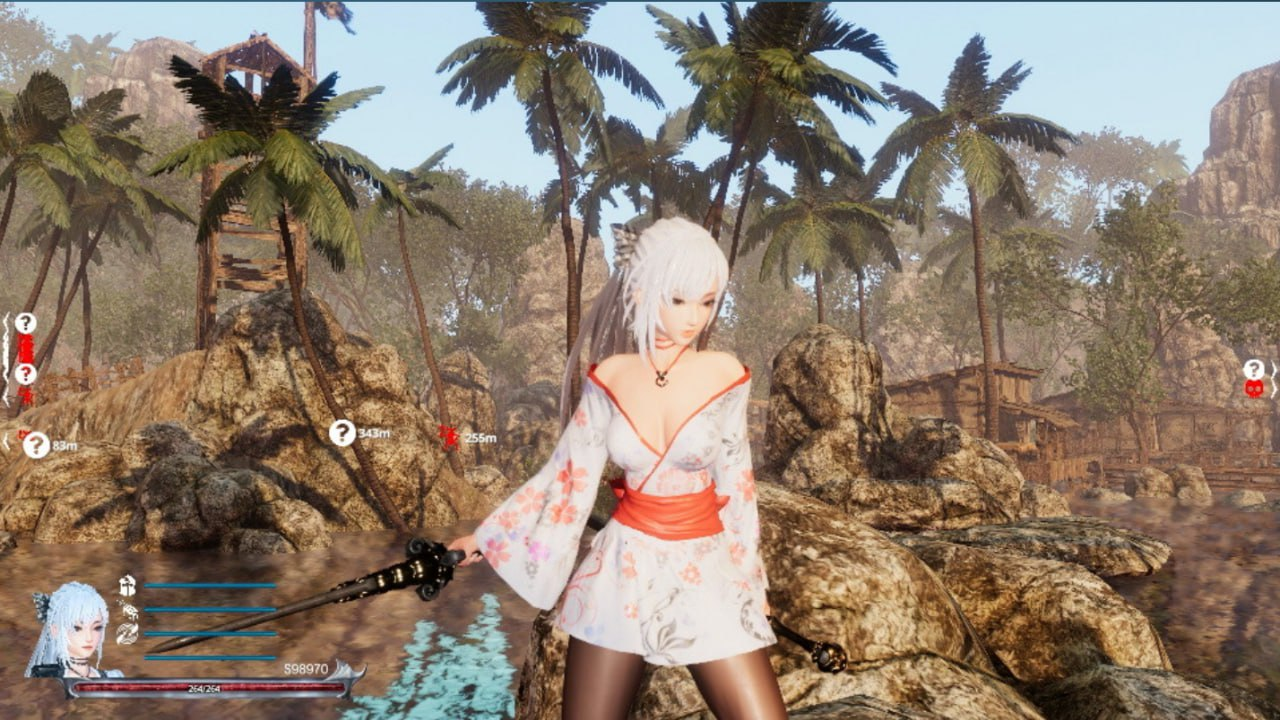
Task: Select the middle beetle-shaped skill icon
Action: tap(129, 611)
